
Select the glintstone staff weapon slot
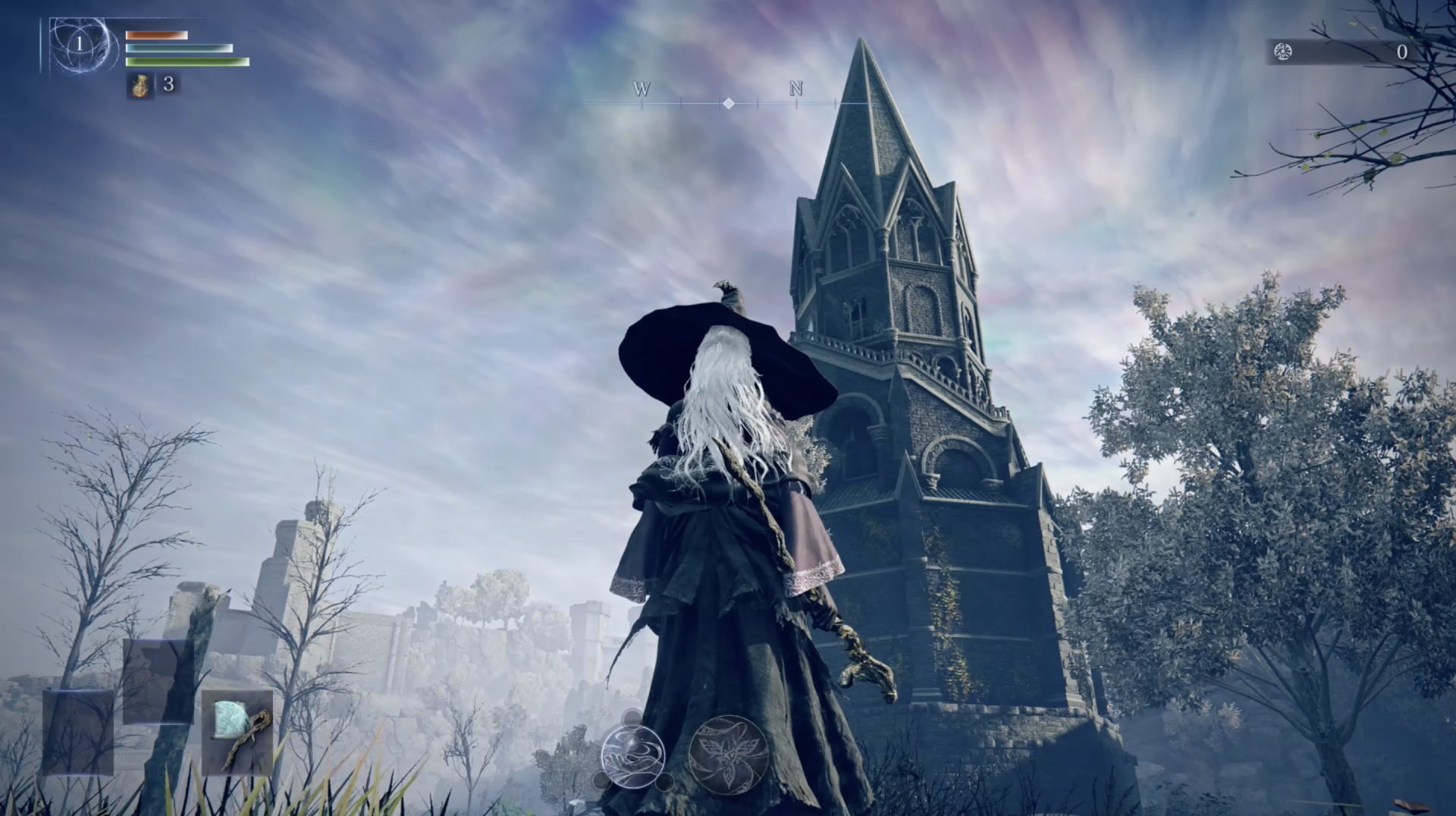coord(237,733)
